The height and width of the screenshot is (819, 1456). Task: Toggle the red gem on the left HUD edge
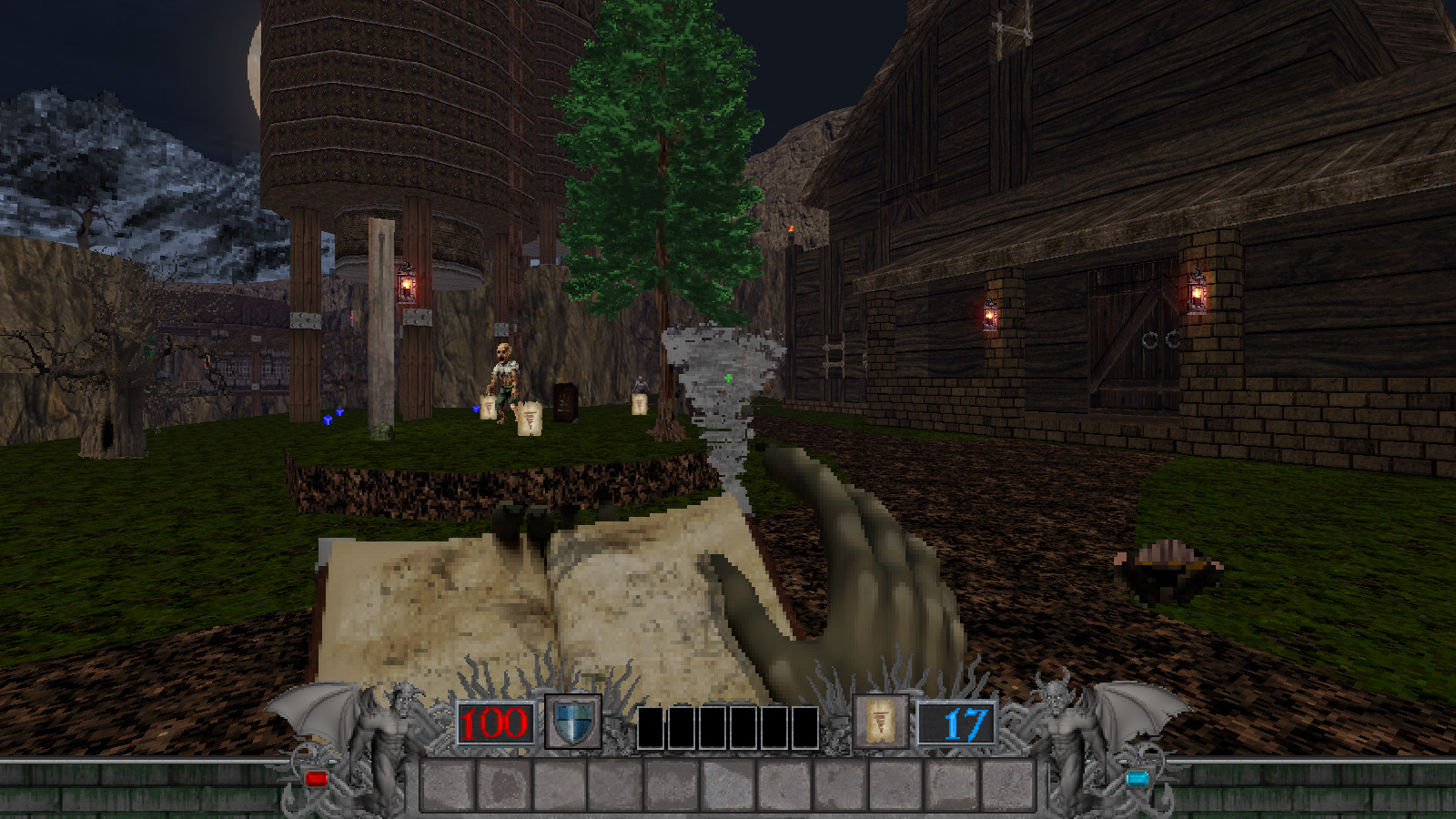click(316, 776)
